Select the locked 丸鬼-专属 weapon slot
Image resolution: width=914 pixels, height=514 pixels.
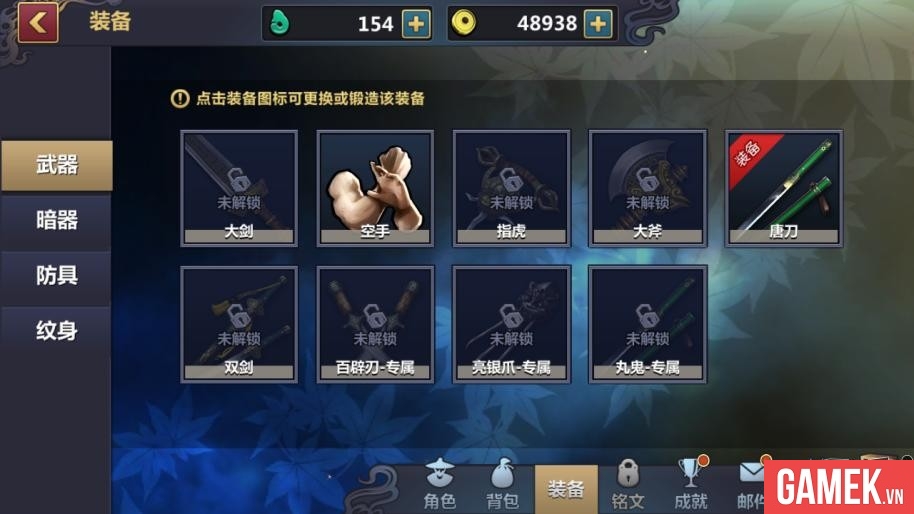click(647, 322)
